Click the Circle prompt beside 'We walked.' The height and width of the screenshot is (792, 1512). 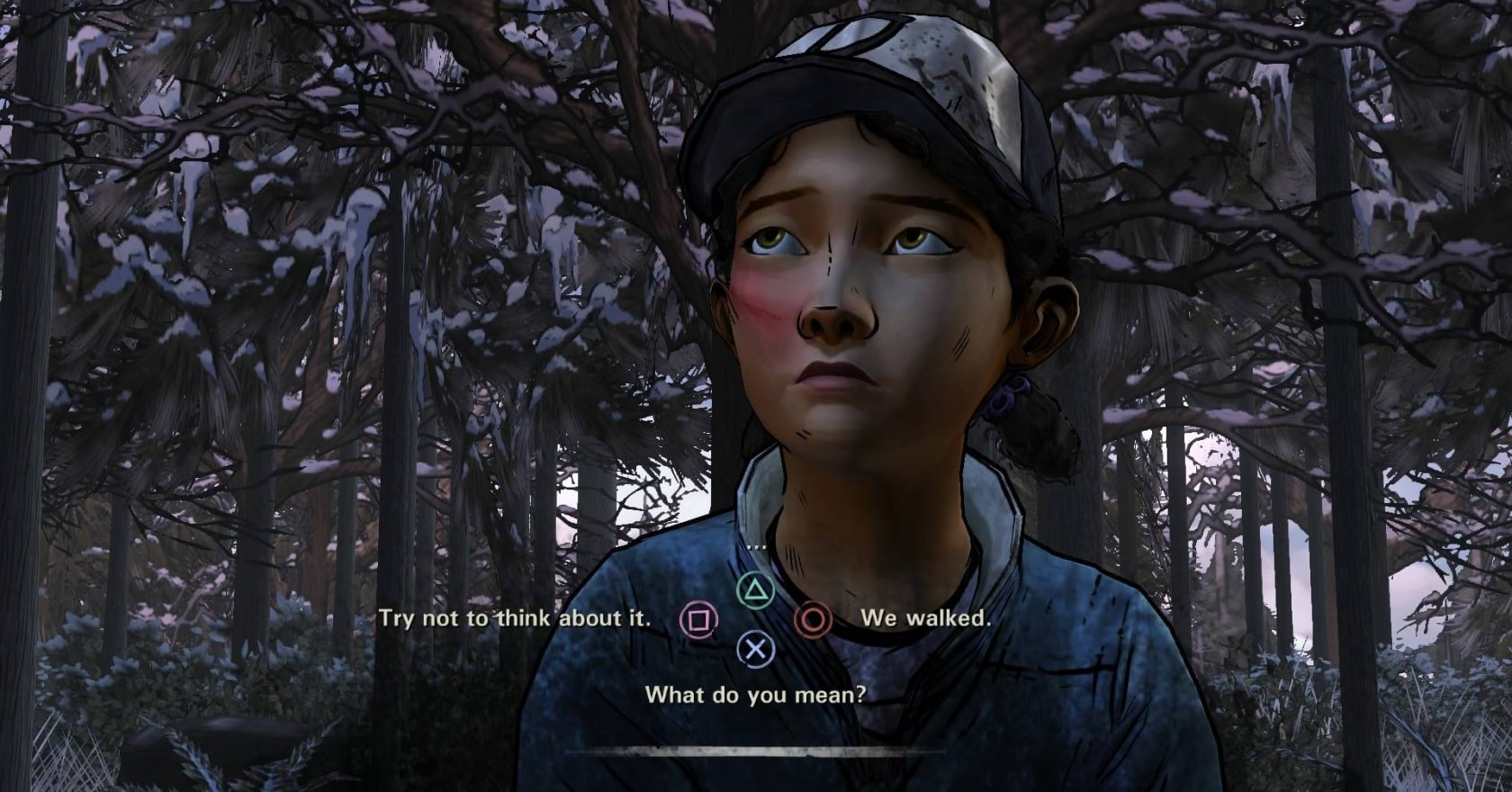(813, 620)
